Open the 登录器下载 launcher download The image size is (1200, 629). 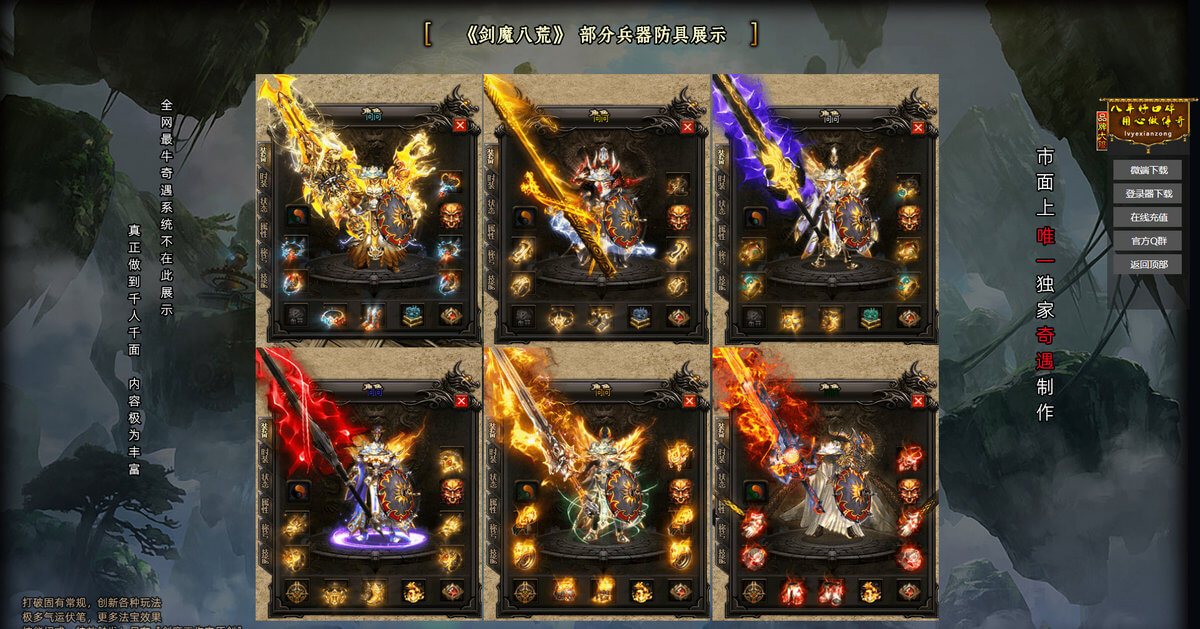[1147, 193]
